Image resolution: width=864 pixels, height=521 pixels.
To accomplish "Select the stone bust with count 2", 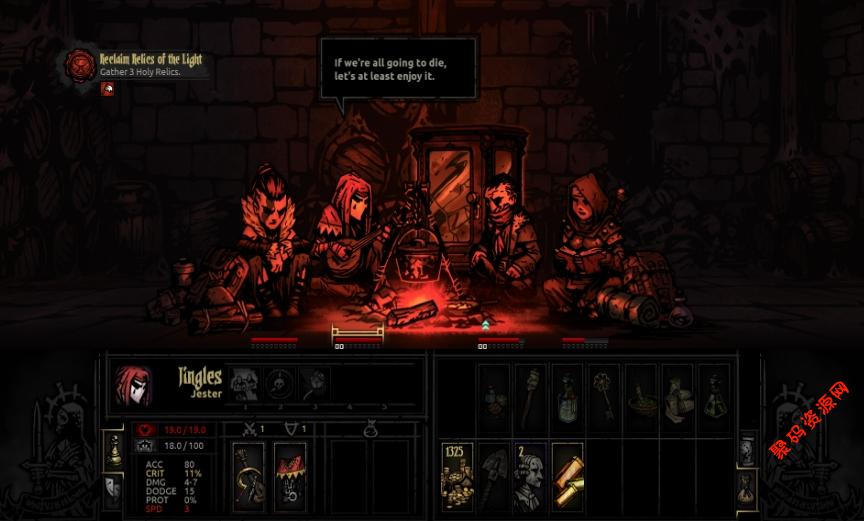I will pos(530,476).
